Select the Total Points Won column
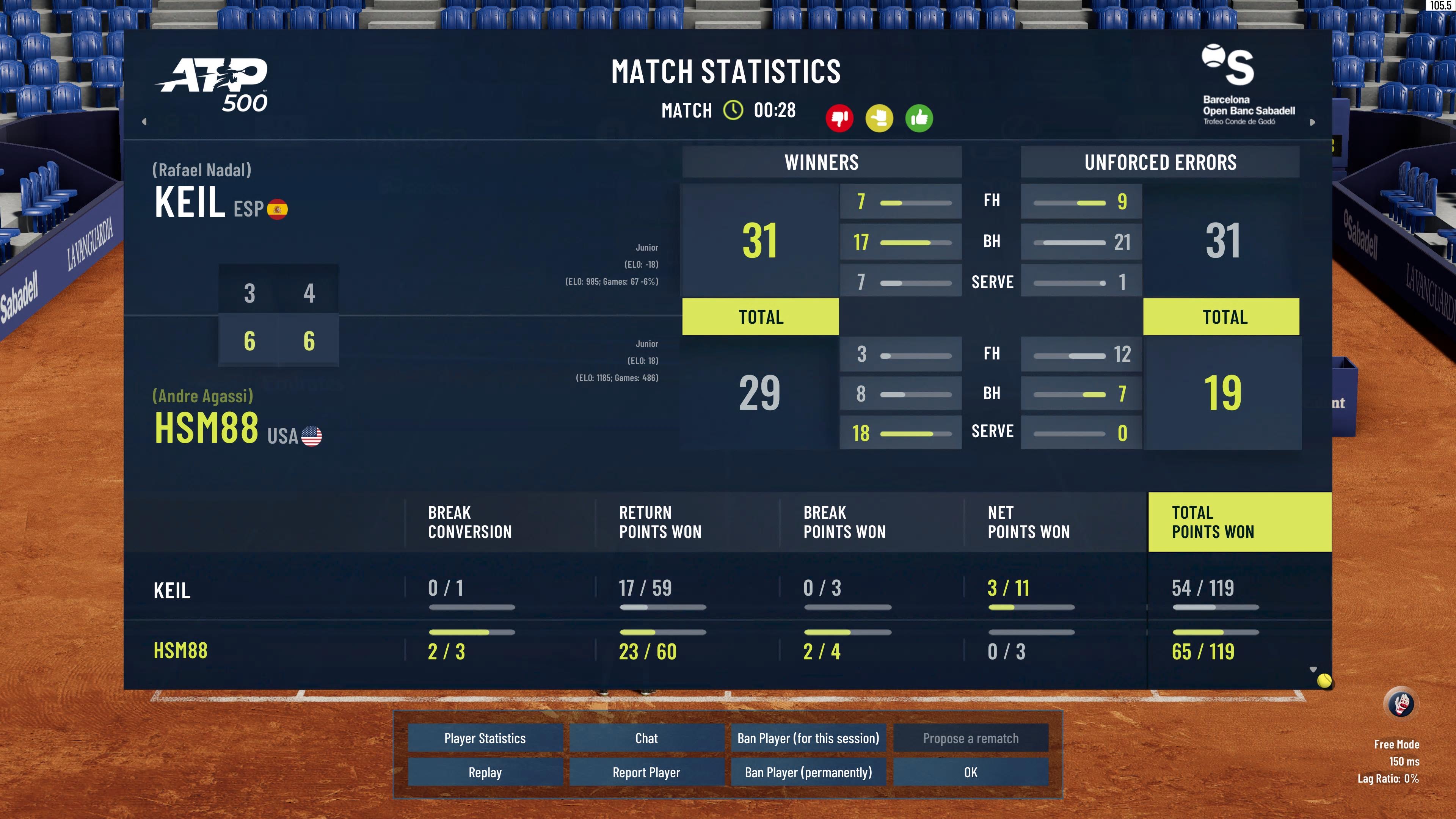This screenshot has width=1456, height=819. pos(1239,522)
